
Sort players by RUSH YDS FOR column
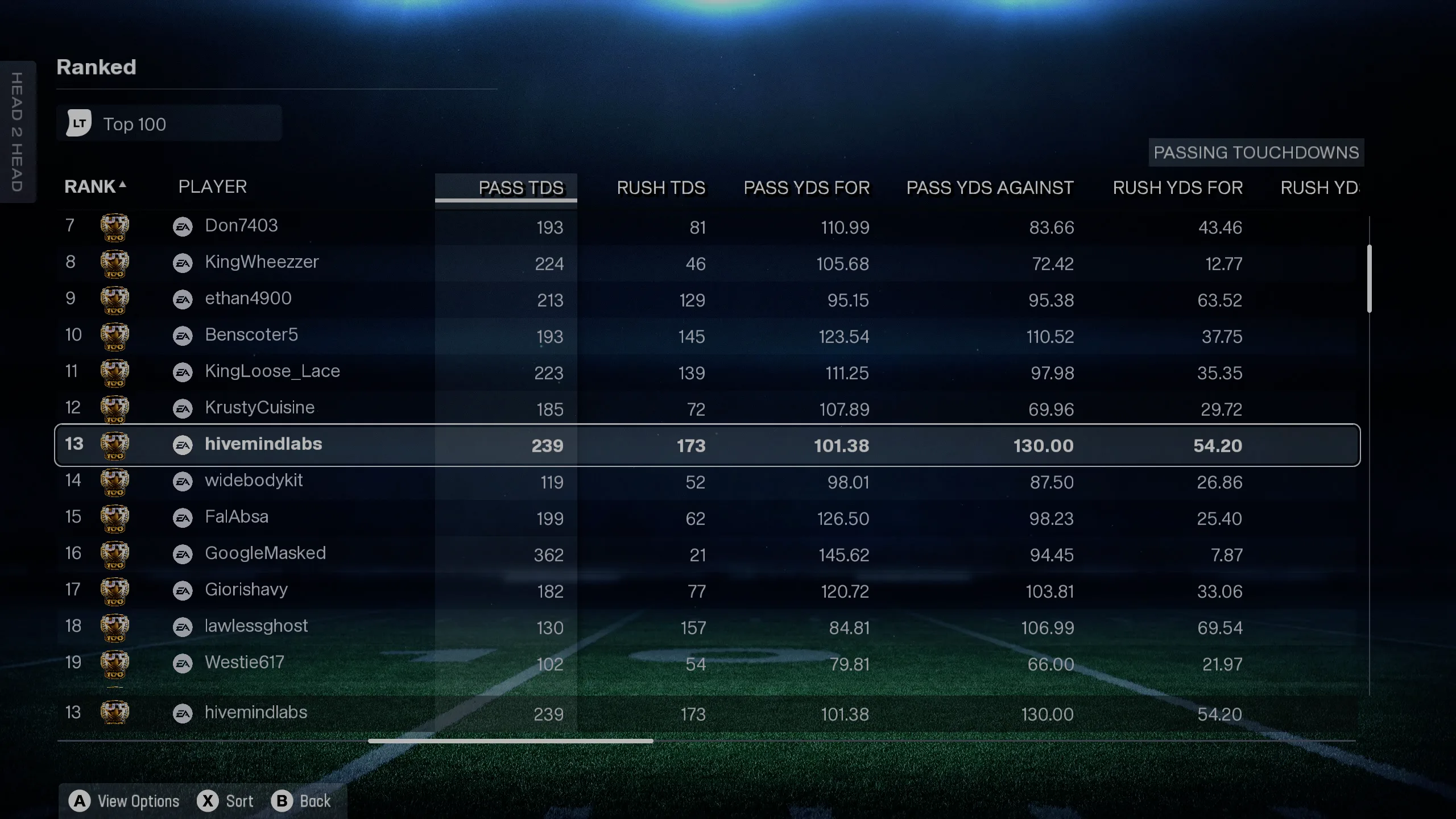1177,188
